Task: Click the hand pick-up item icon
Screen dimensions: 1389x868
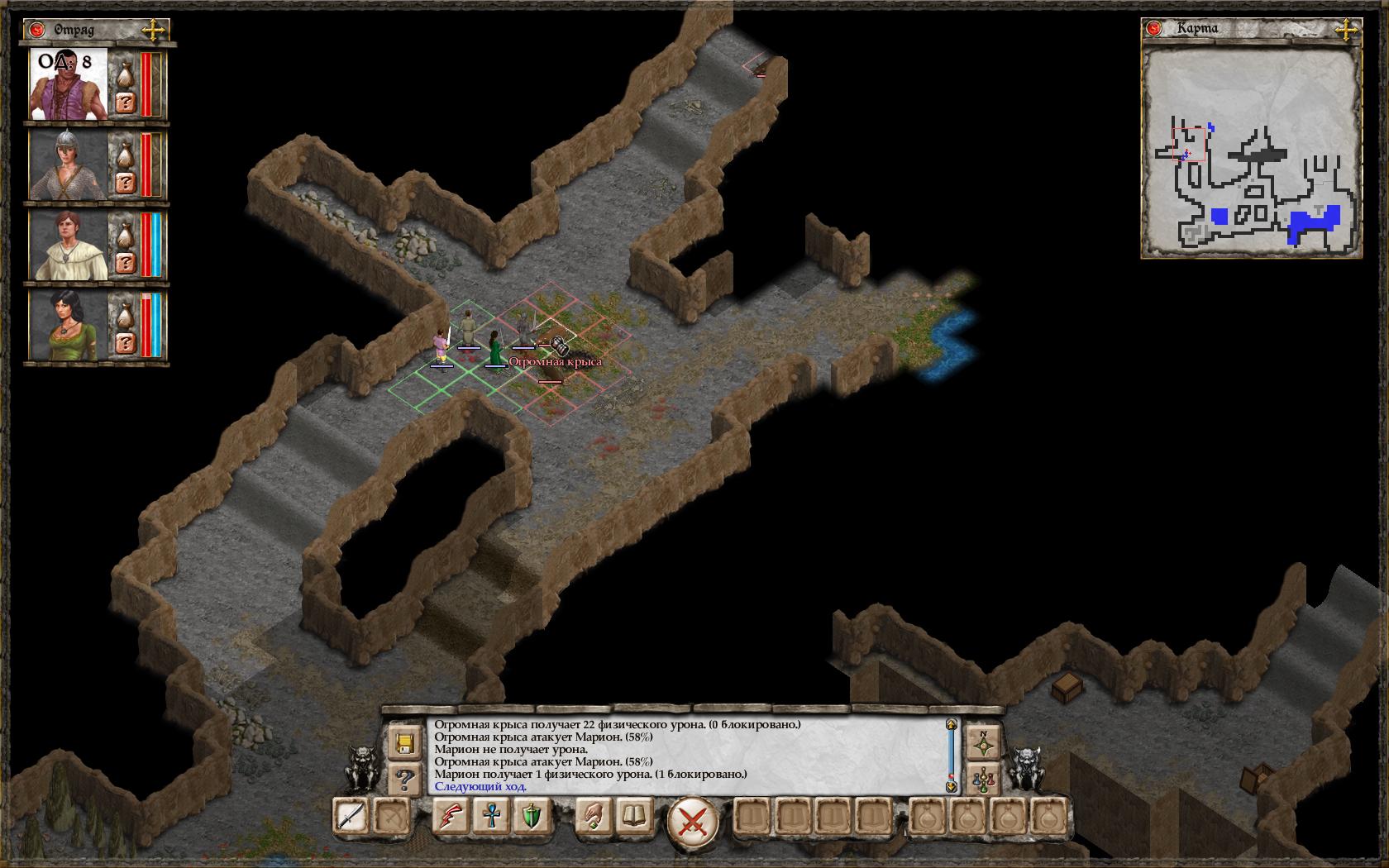Action: click(593, 817)
